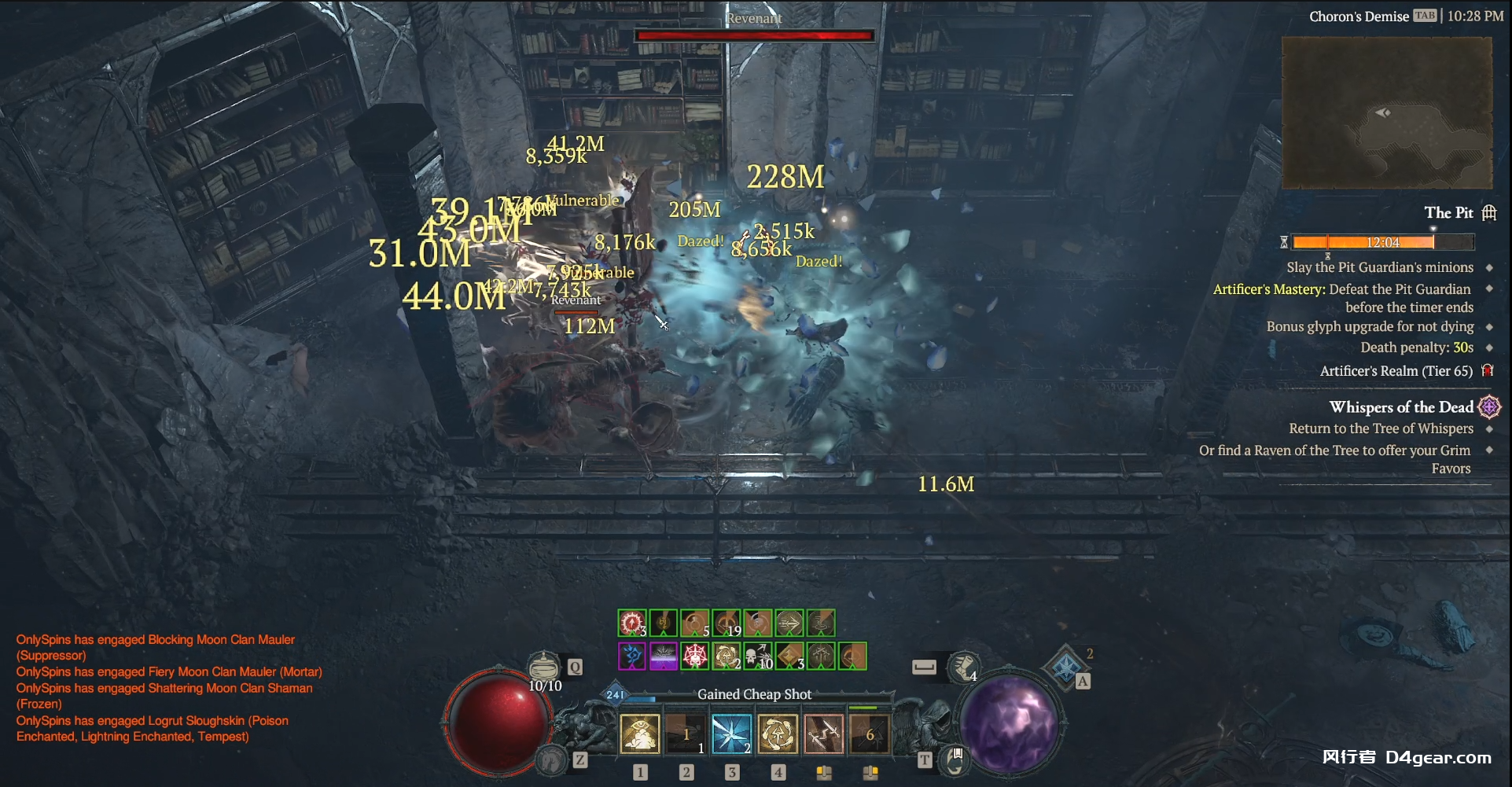The width and height of the screenshot is (1512, 787).
Task: Cast the blue ice shard burst skill
Action: 731,734
